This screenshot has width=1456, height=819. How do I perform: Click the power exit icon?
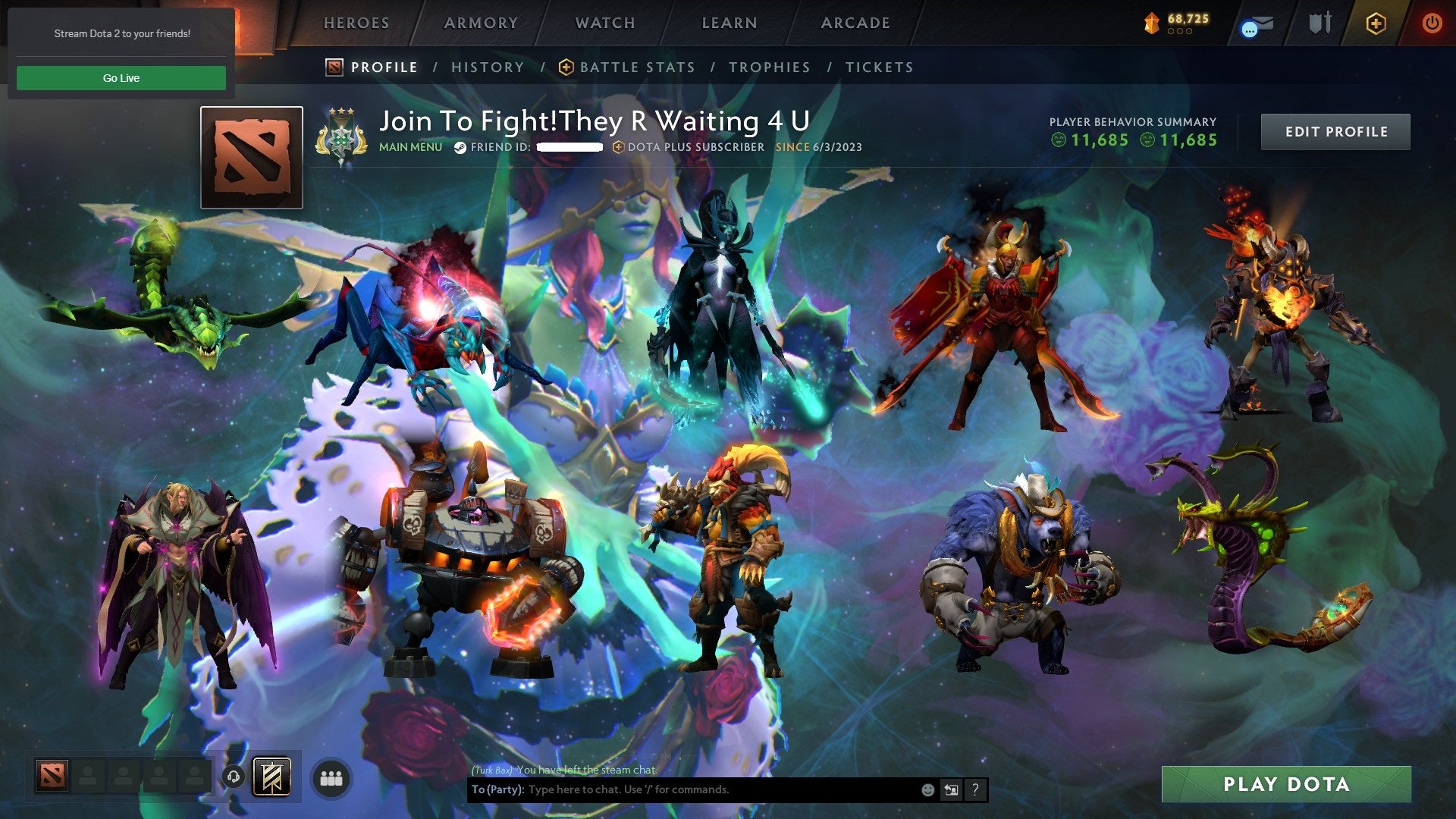point(1433,23)
